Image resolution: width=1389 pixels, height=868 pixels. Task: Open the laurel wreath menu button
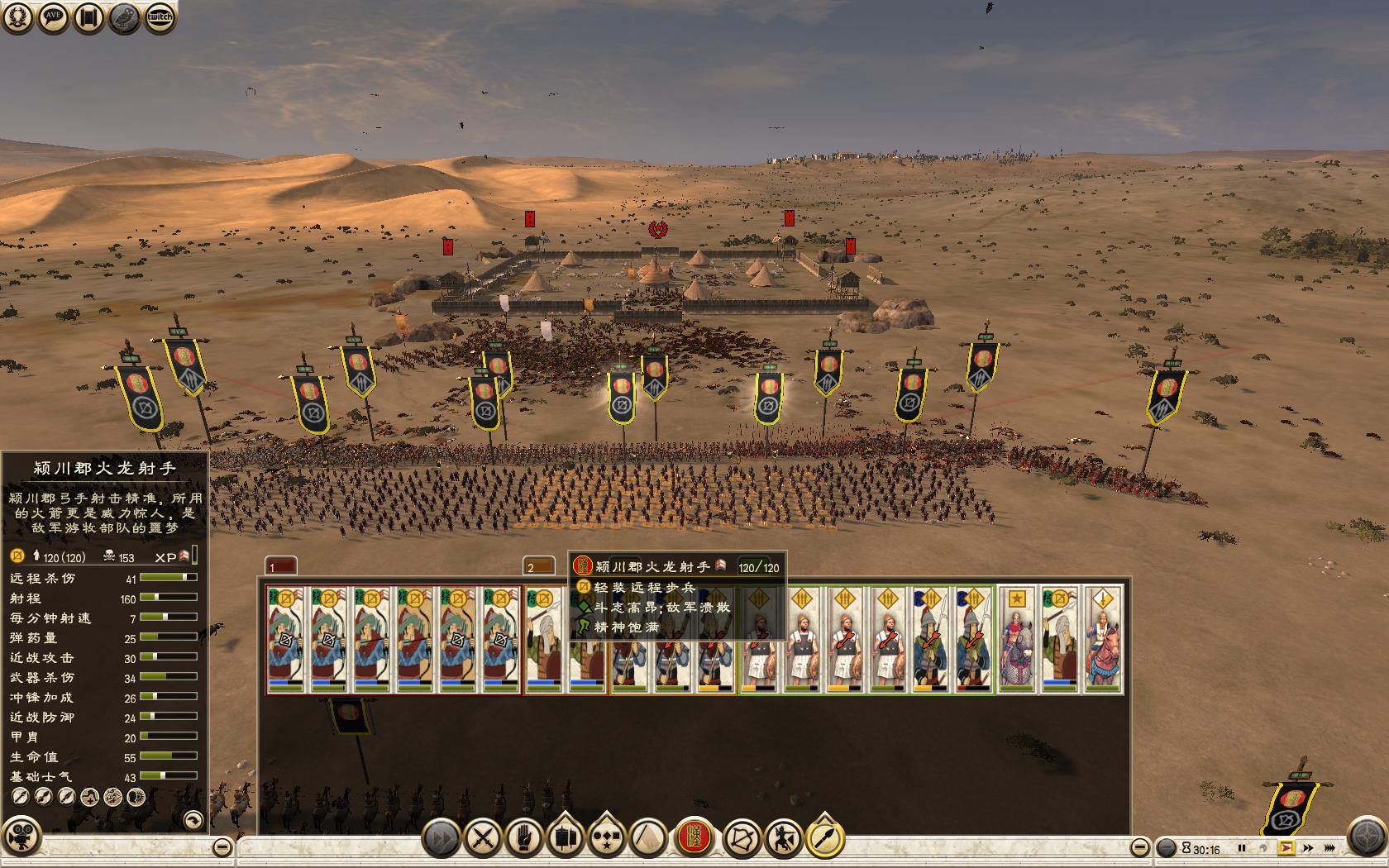(x=18, y=17)
